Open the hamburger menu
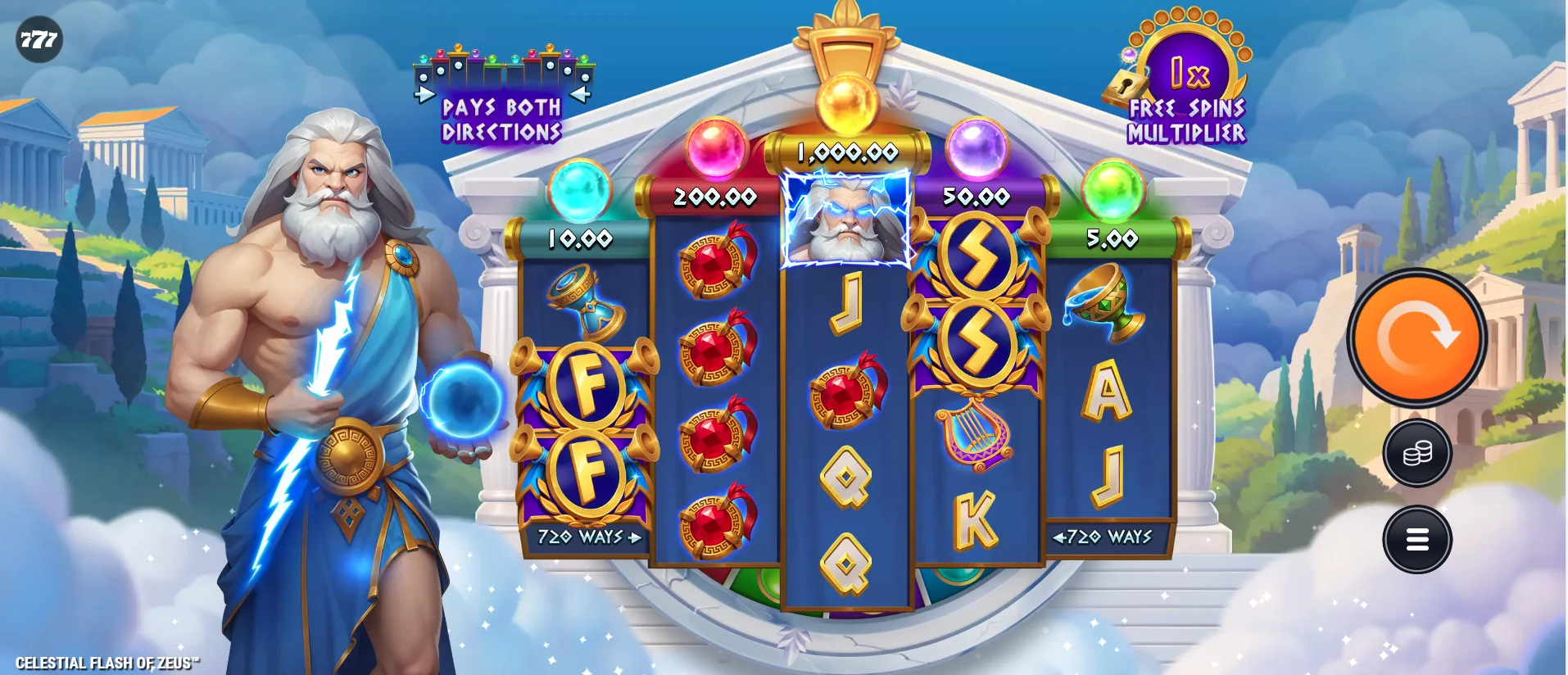1568x675 pixels. click(1416, 539)
